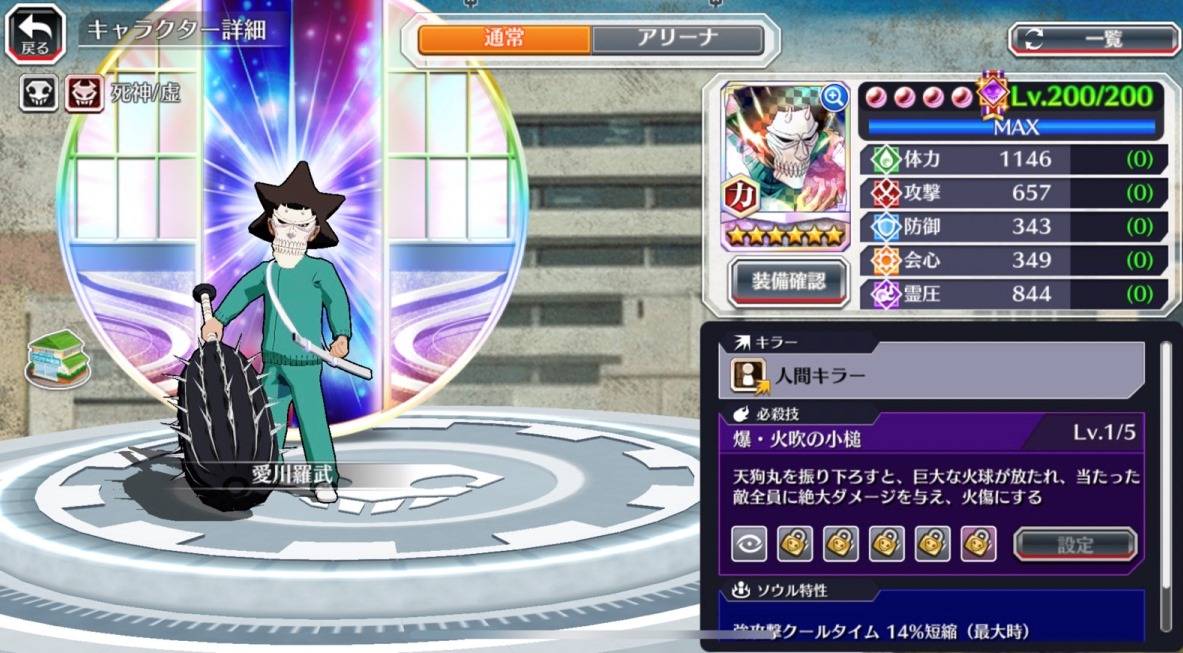Open 装備確認 equipment check
This screenshot has width=1183, height=653.
tap(789, 282)
